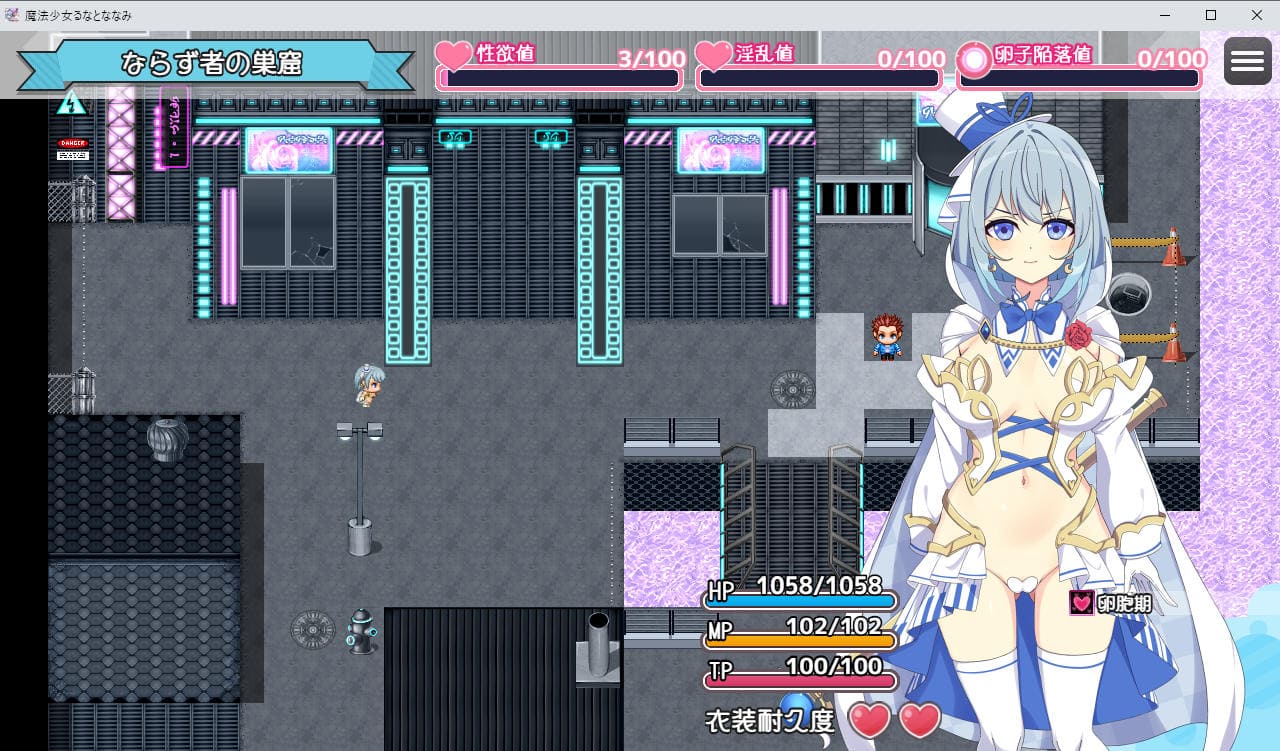Maximize the game window

[x=1211, y=15]
